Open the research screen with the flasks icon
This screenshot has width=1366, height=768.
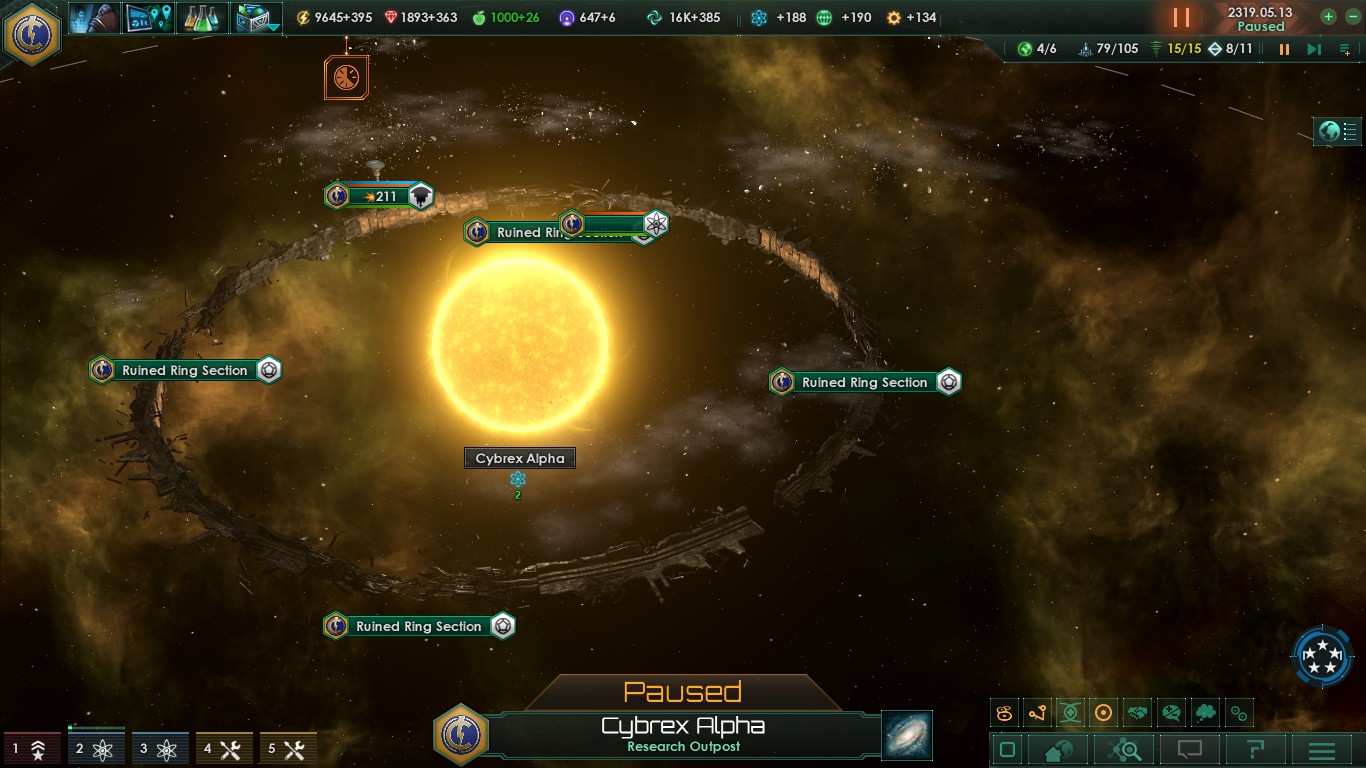pyautogui.click(x=203, y=16)
